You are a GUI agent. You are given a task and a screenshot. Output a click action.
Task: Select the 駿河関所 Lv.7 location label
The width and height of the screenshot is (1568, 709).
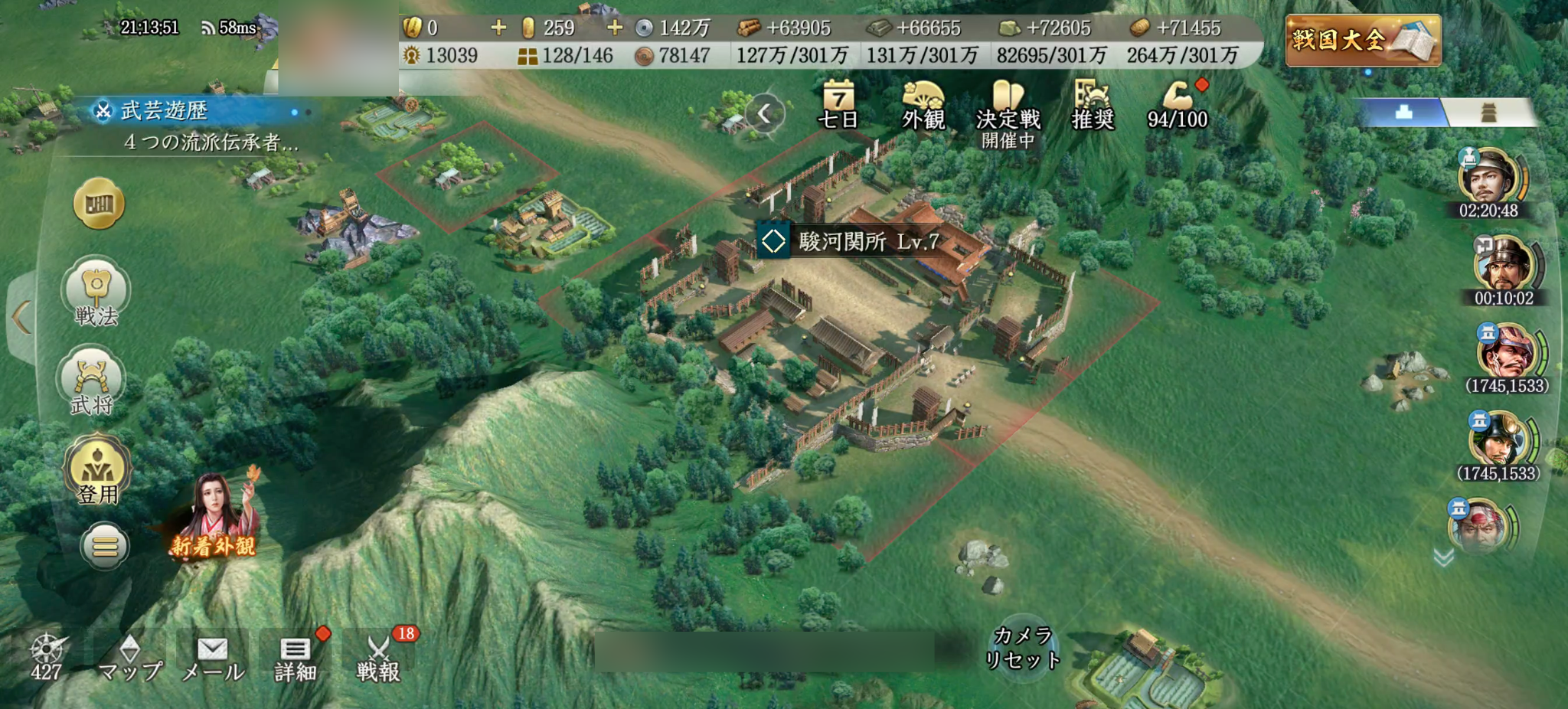851,241
